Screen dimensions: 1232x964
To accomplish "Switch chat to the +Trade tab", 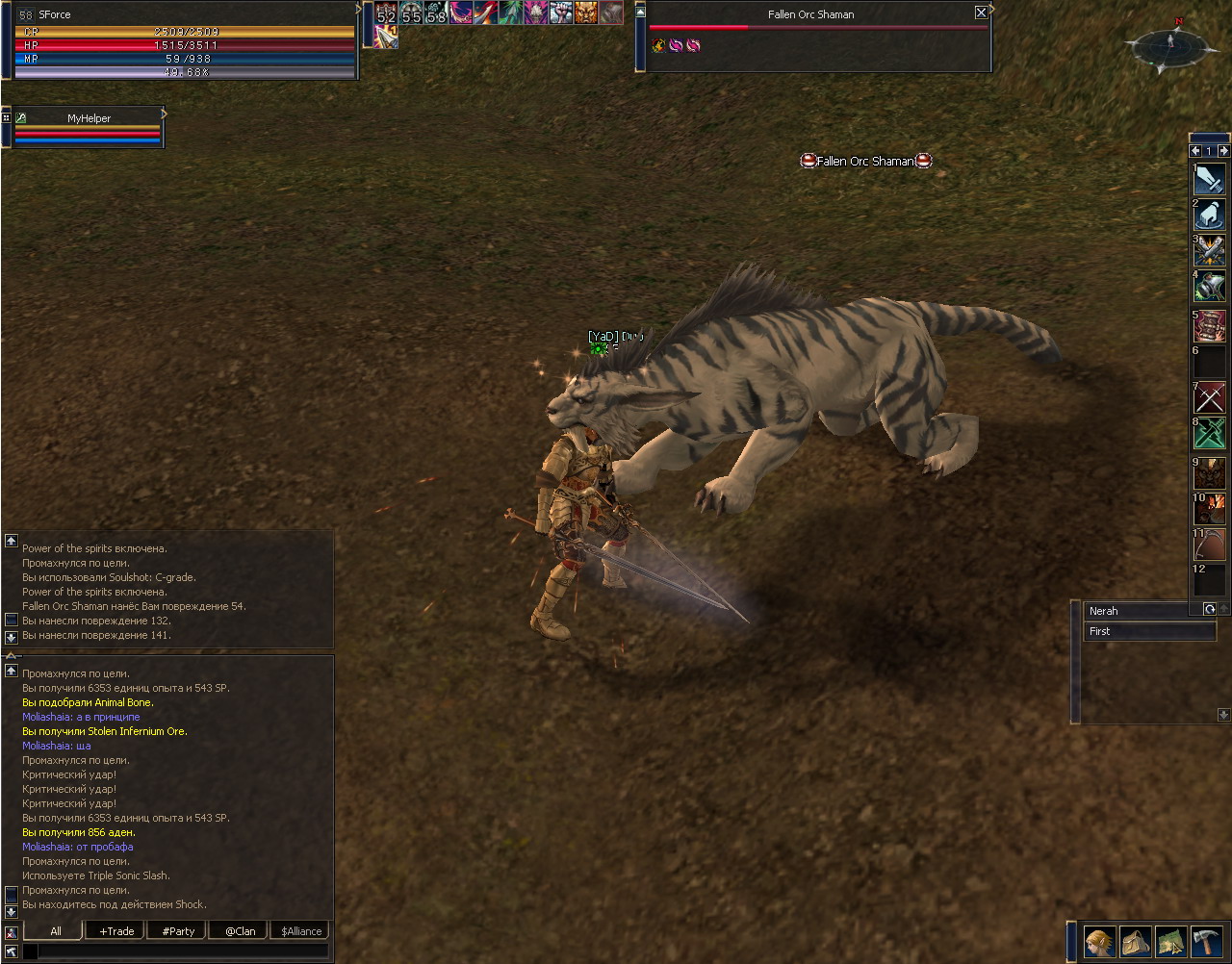I will click(116, 930).
